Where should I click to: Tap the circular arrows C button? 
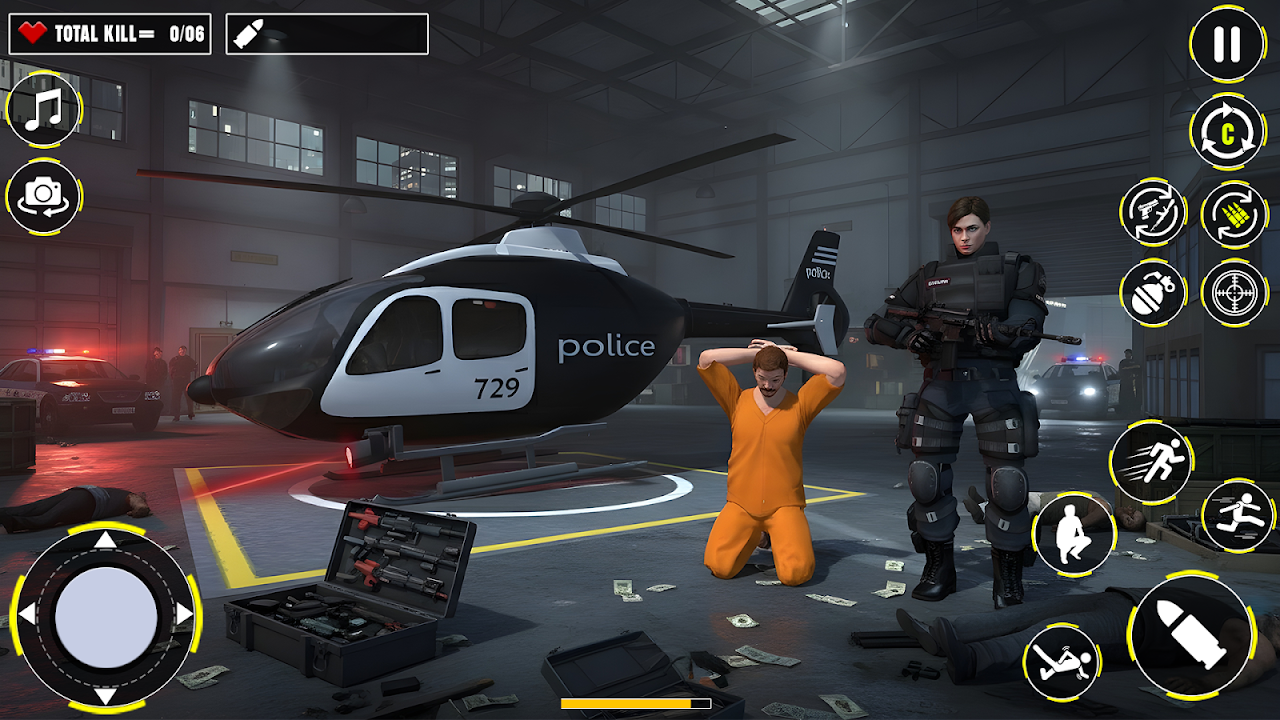tap(1227, 131)
